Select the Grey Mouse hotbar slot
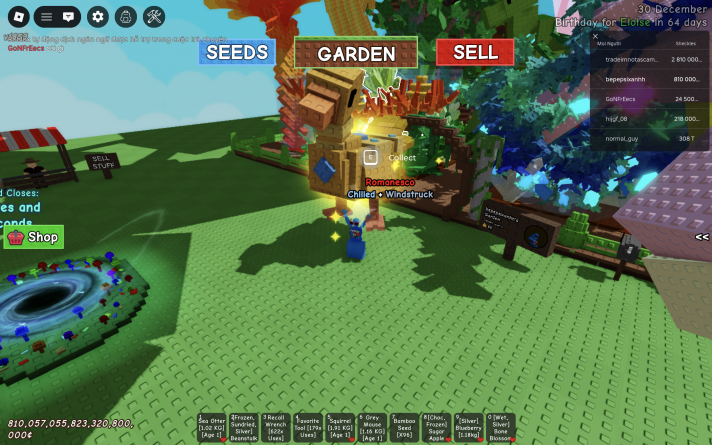This screenshot has width=712, height=445. (x=372, y=427)
